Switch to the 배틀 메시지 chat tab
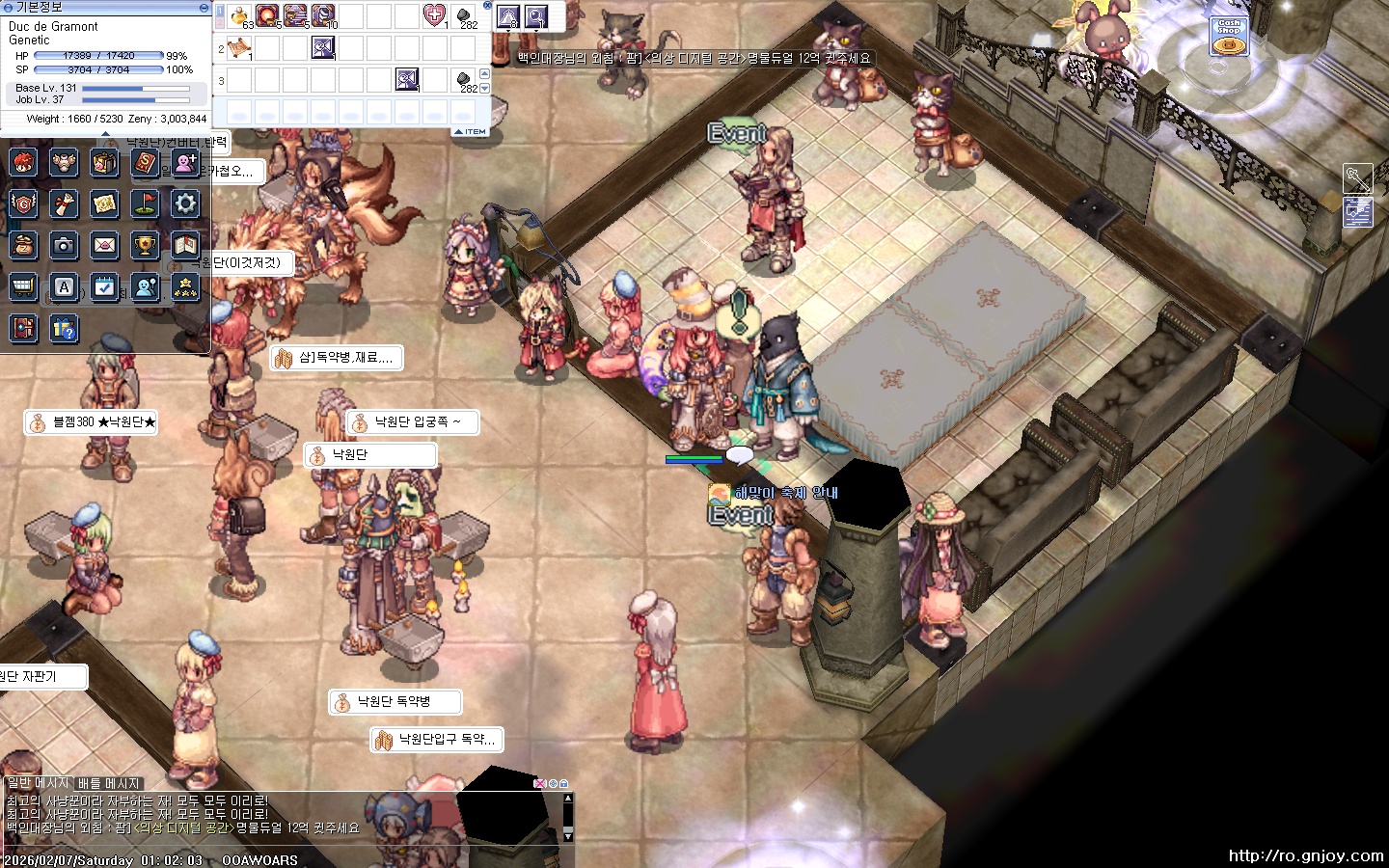This screenshot has height=868, width=1389. [109, 783]
